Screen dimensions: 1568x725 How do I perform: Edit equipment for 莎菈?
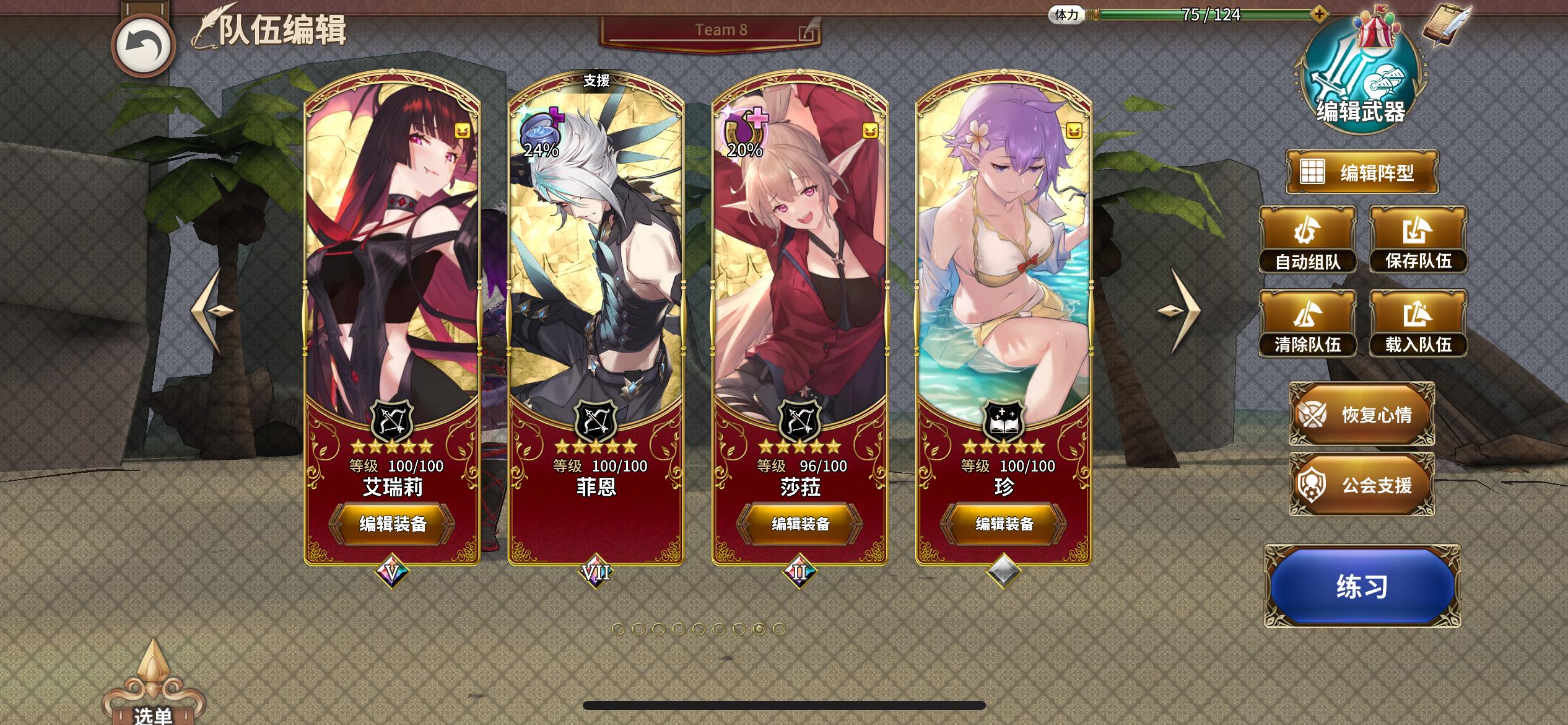tap(800, 524)
